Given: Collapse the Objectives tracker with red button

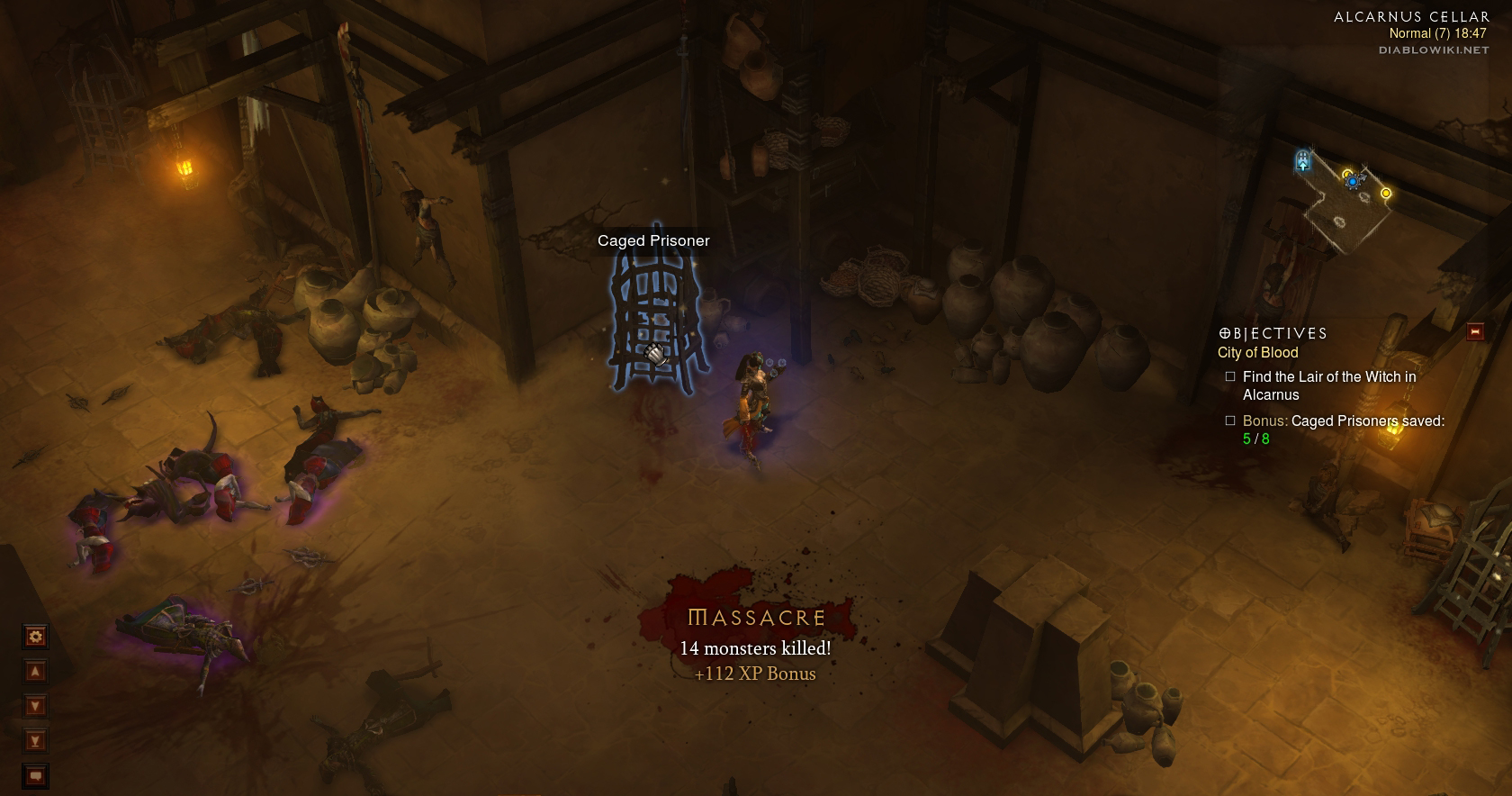Looking at the screenshot, I should pos(1474,332).
